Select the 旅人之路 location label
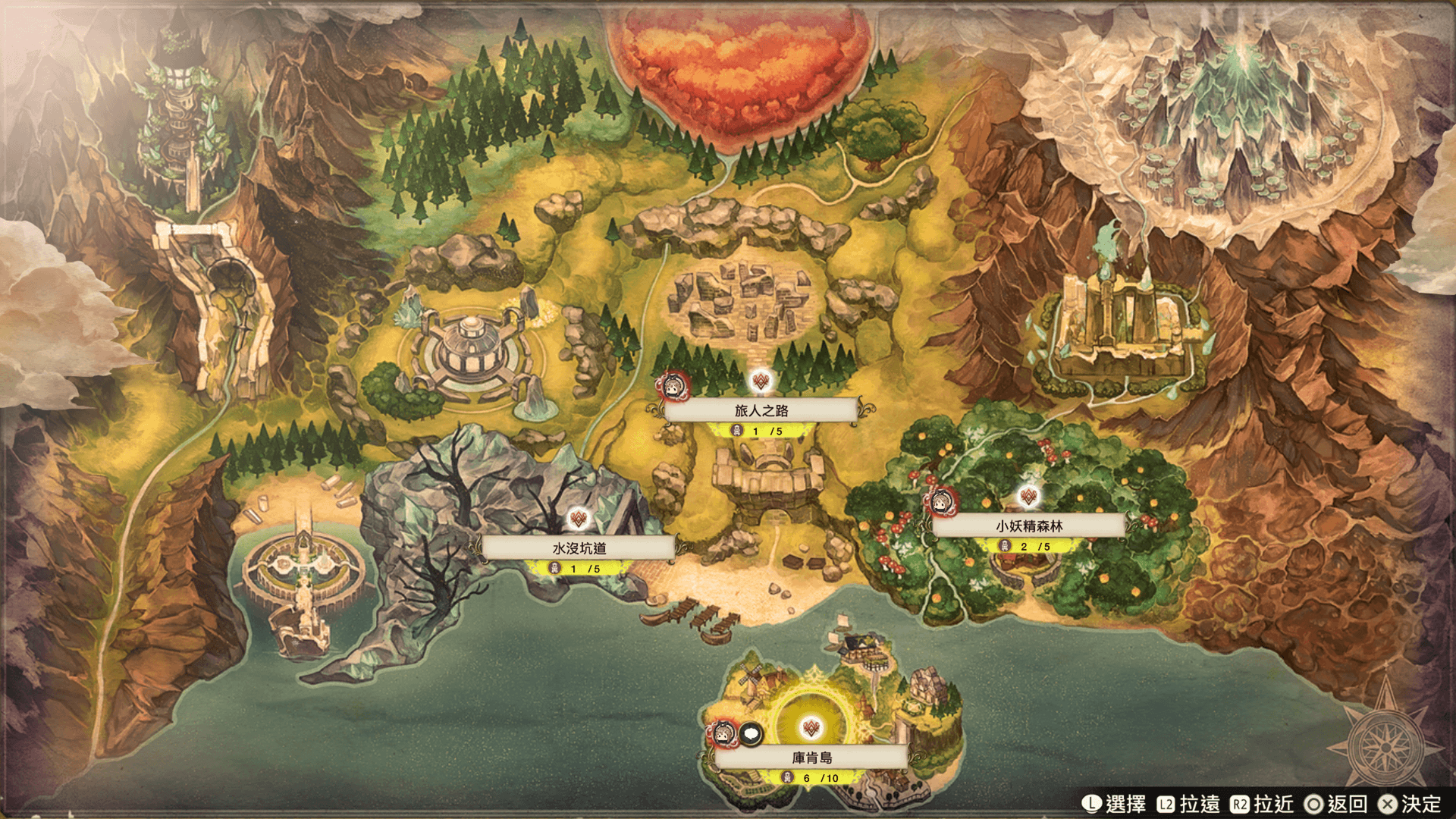Viewport: 1456px width, 819px height. coord(761,410)
